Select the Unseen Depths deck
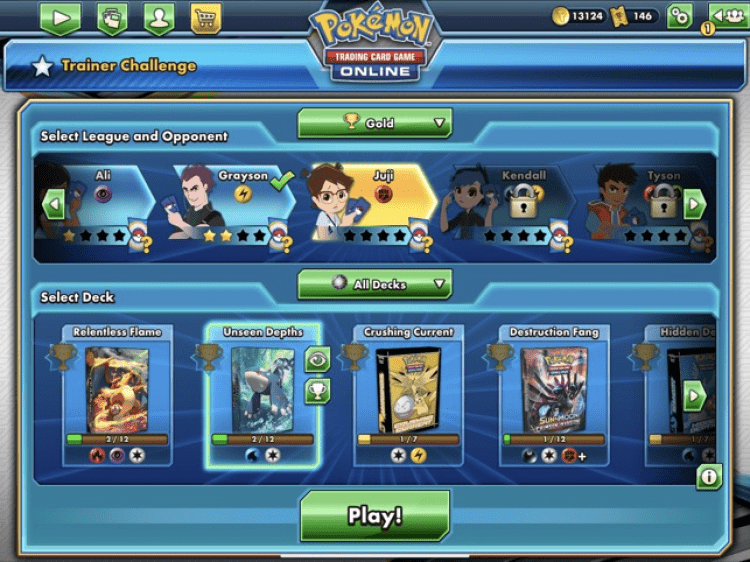Screen dimensions: 750x562 click(x=263, y=392)
